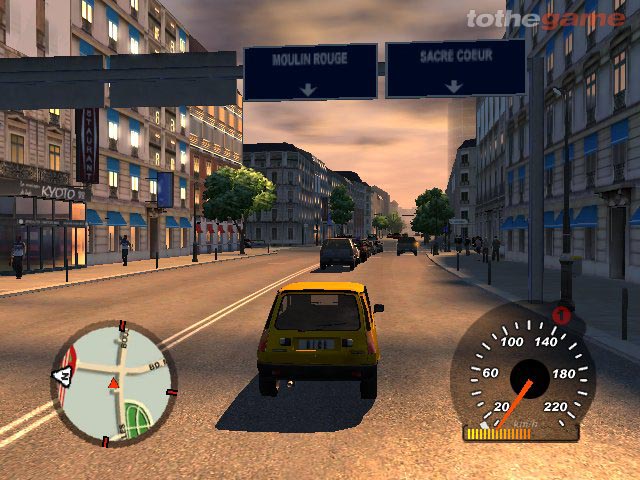Click the tothegame watermark logo
This screenshot has height=480, width=640.
(545, 18)
